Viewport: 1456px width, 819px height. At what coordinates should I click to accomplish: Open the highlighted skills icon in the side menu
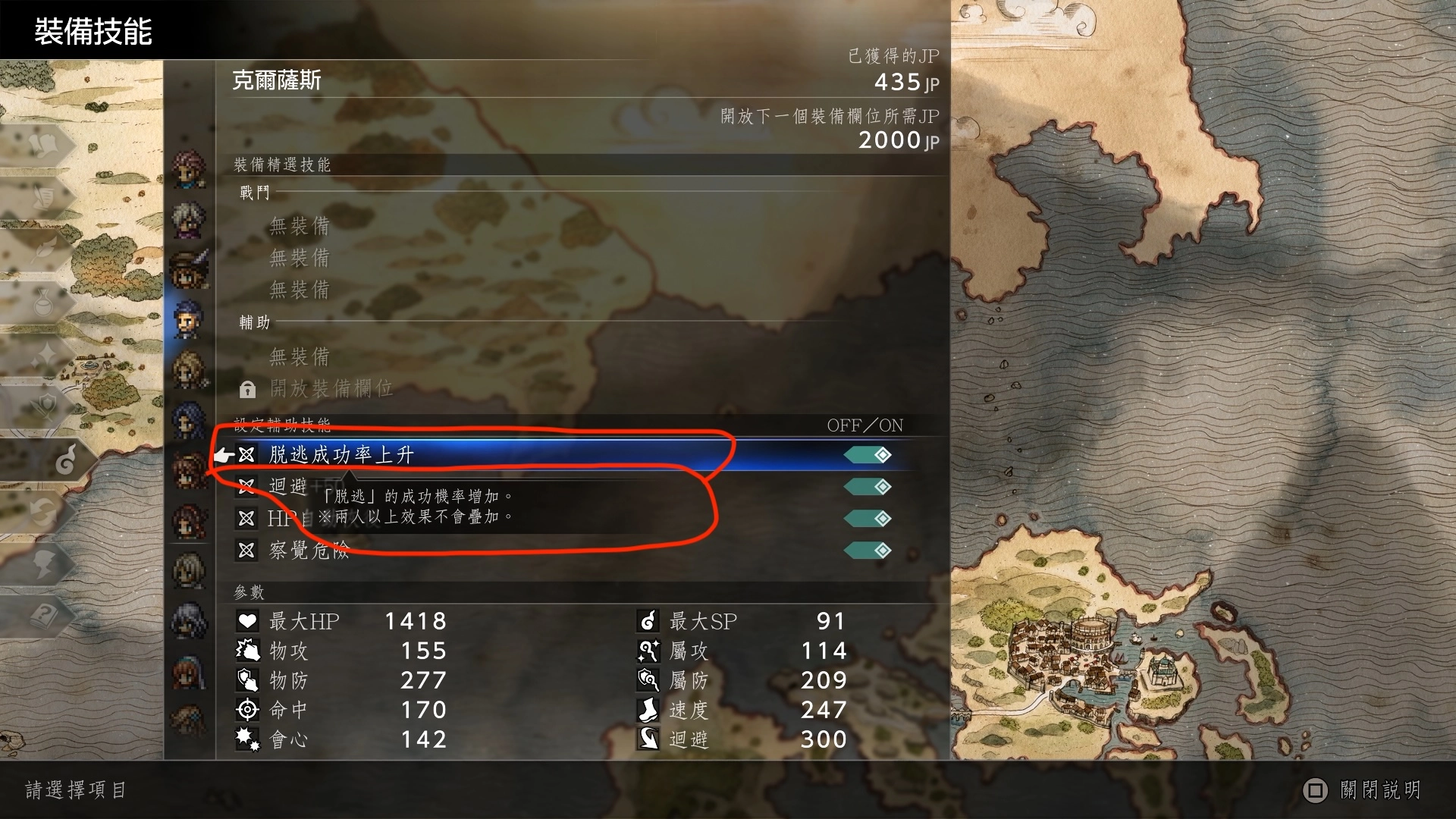pyautogui.click(x=65, y=460)
